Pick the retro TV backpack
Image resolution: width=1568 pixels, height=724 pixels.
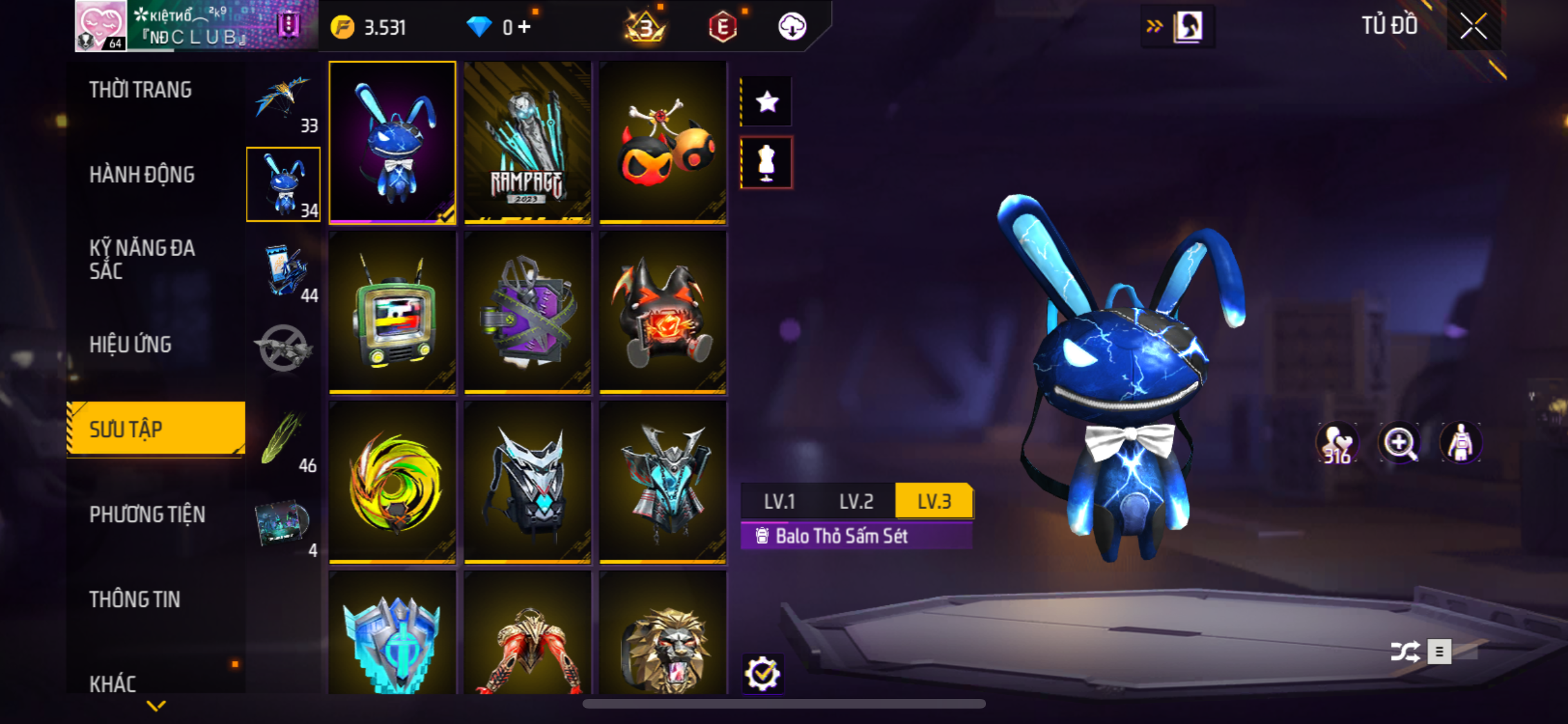[392, 313]
